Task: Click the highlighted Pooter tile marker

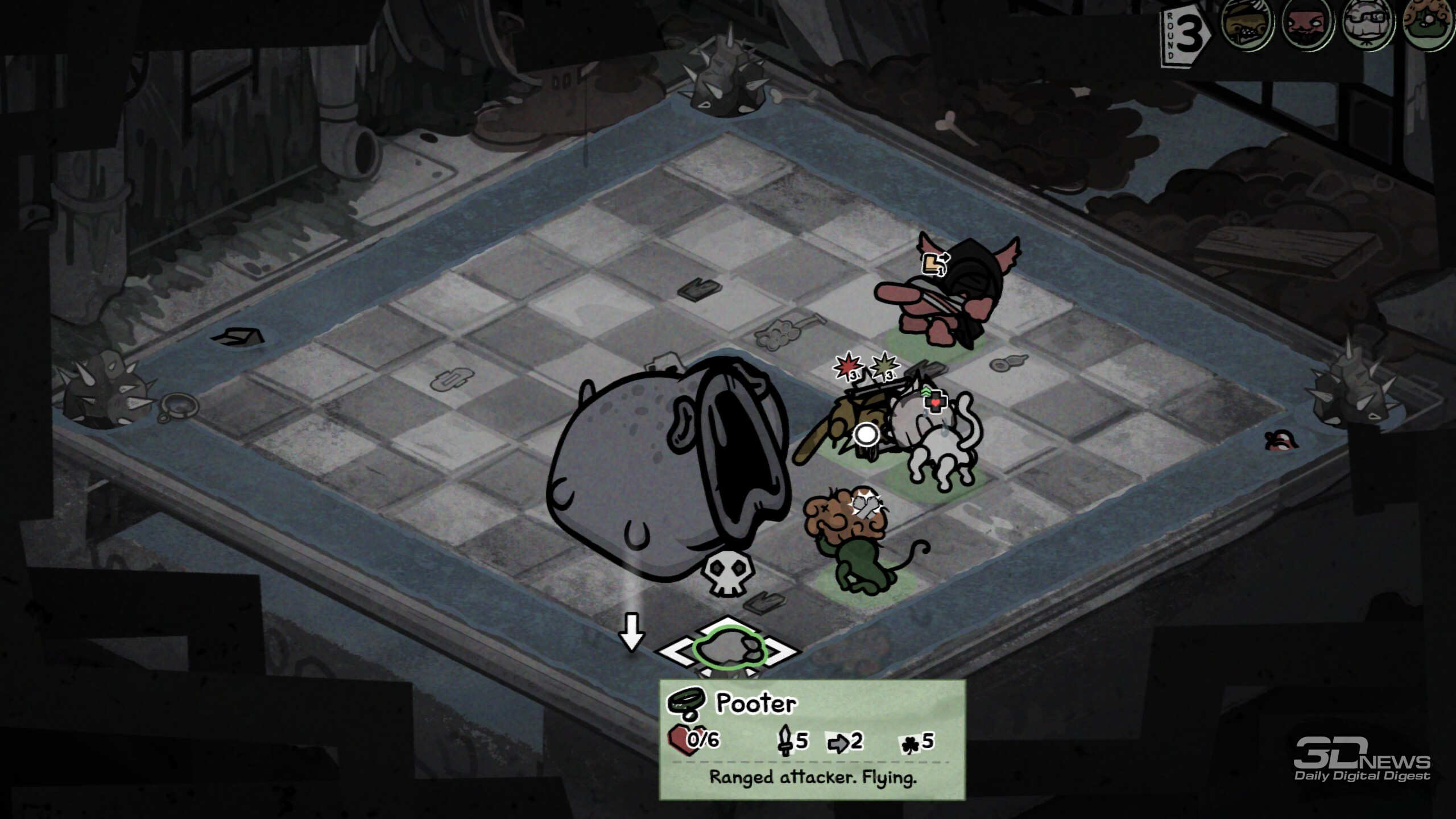Action: coord(730,649)
